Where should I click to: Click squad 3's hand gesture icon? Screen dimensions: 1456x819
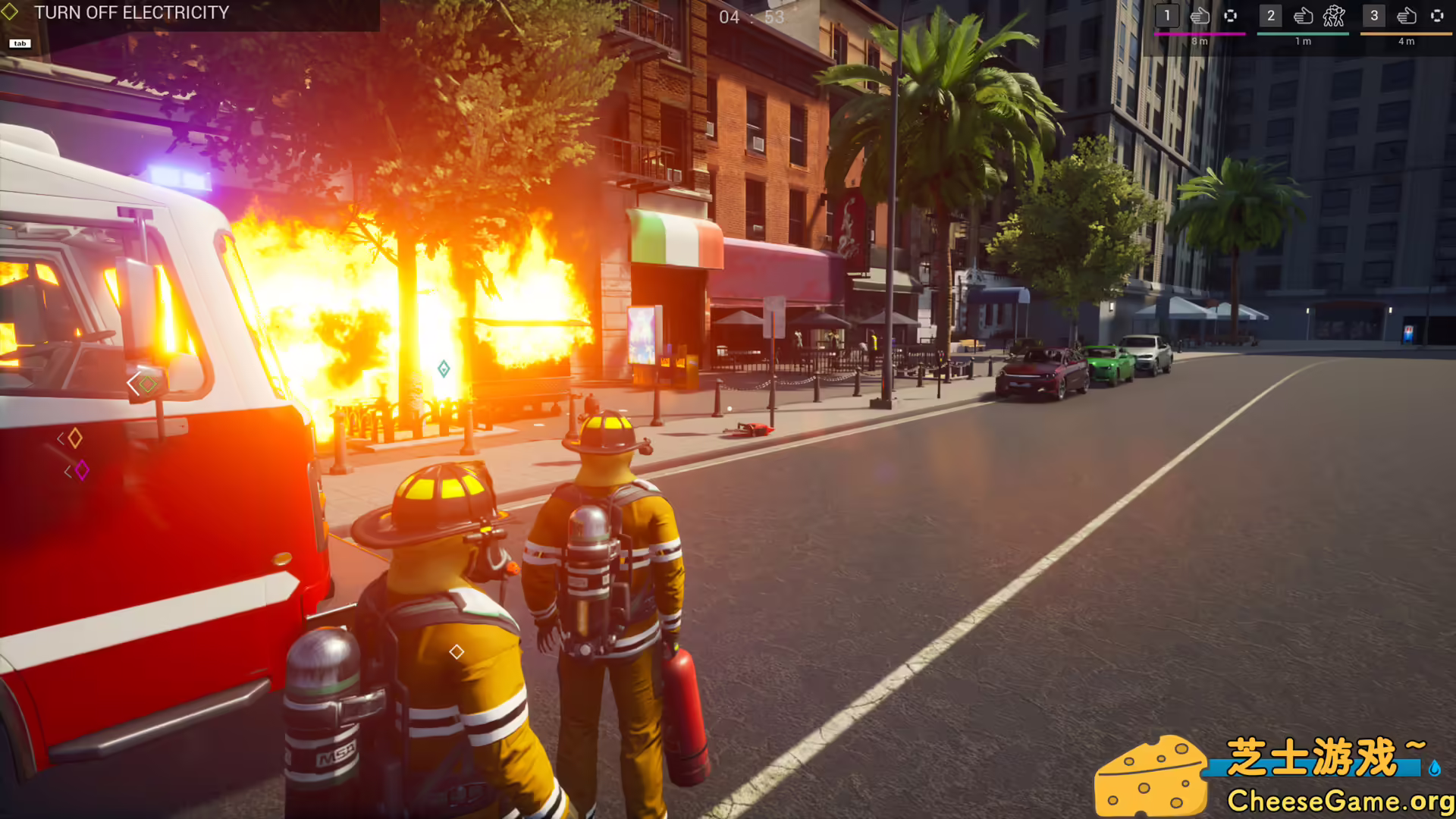tap(1407, 17)
